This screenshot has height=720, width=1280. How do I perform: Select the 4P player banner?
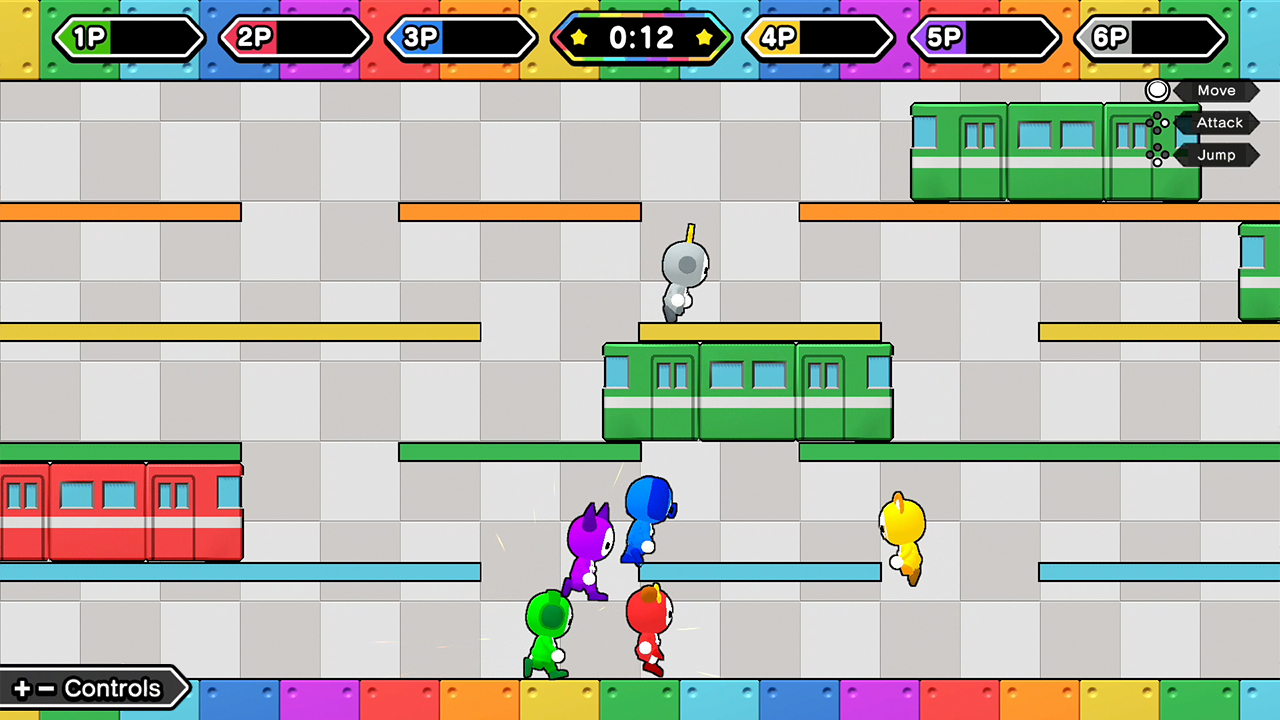pyautogui.click(x=818, y=39)
